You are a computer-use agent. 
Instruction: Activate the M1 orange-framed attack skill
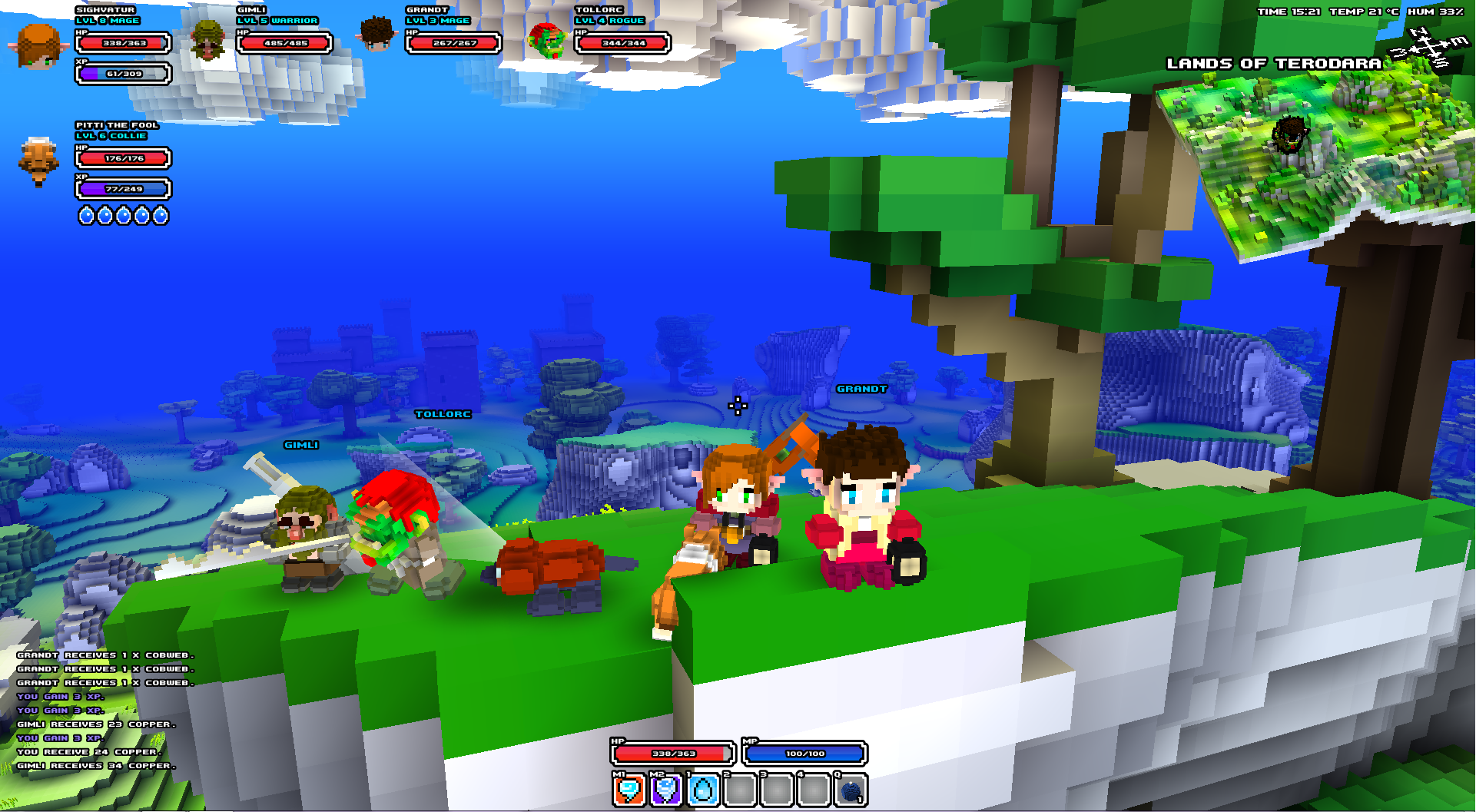point(629,790)
